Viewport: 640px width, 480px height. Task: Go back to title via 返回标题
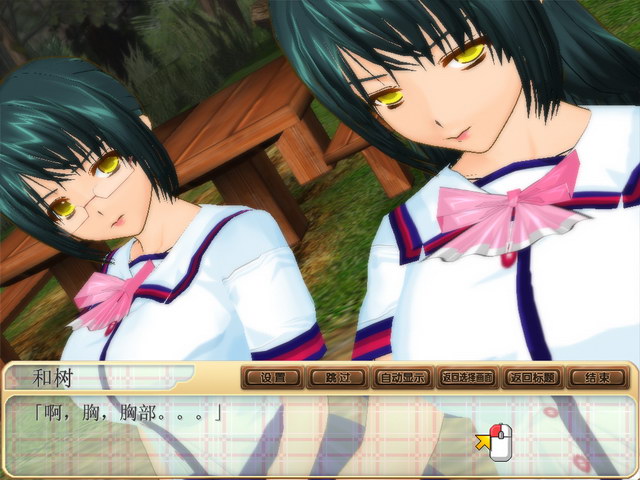click(532, 378)
